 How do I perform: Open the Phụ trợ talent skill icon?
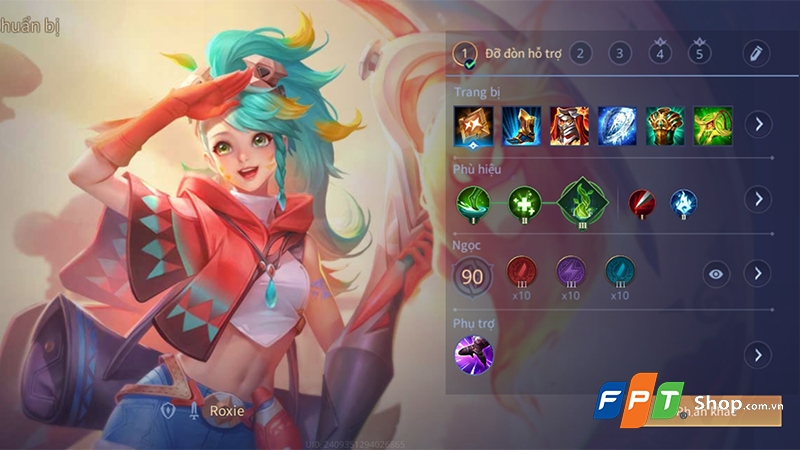pyautogui.click(x=472, y=354)
